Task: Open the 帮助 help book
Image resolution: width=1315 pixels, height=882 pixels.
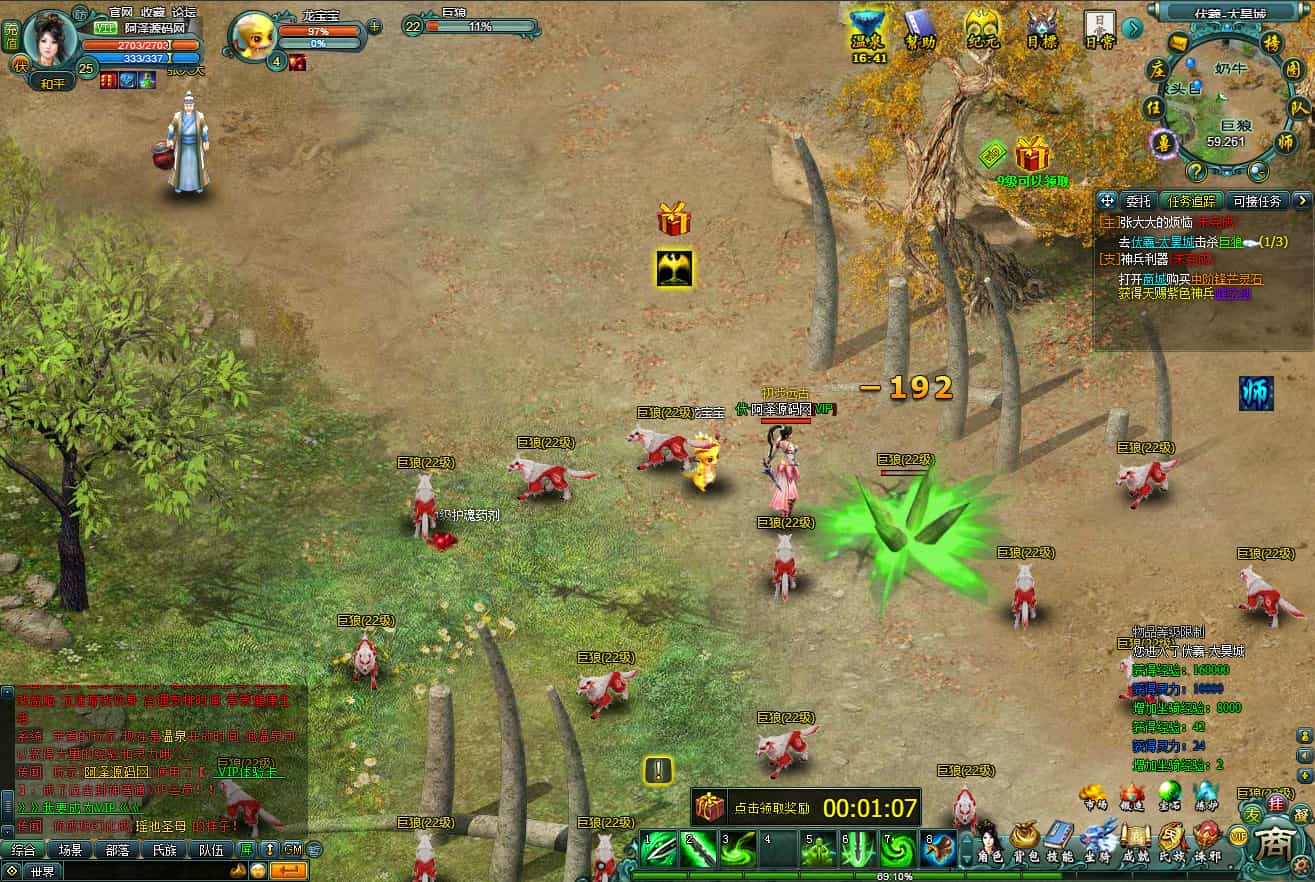Action: tap(920, 30)
